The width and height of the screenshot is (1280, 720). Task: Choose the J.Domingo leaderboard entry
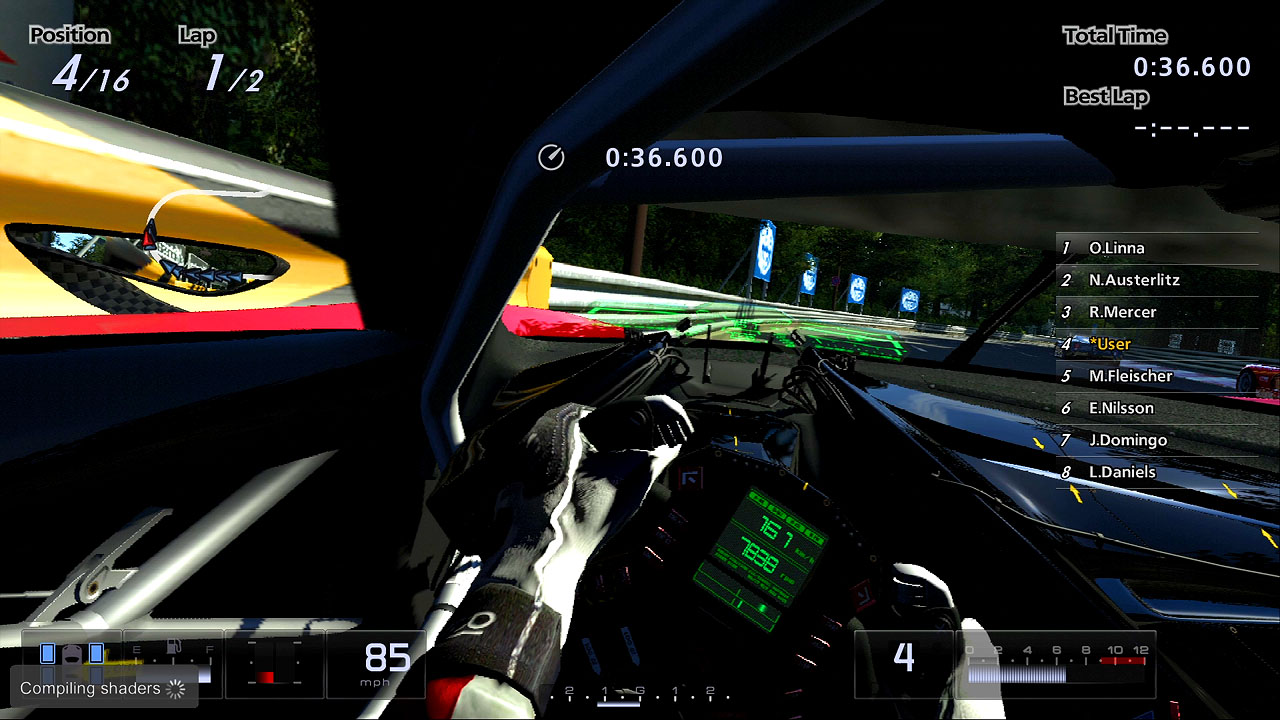(x=1127, y=440)
